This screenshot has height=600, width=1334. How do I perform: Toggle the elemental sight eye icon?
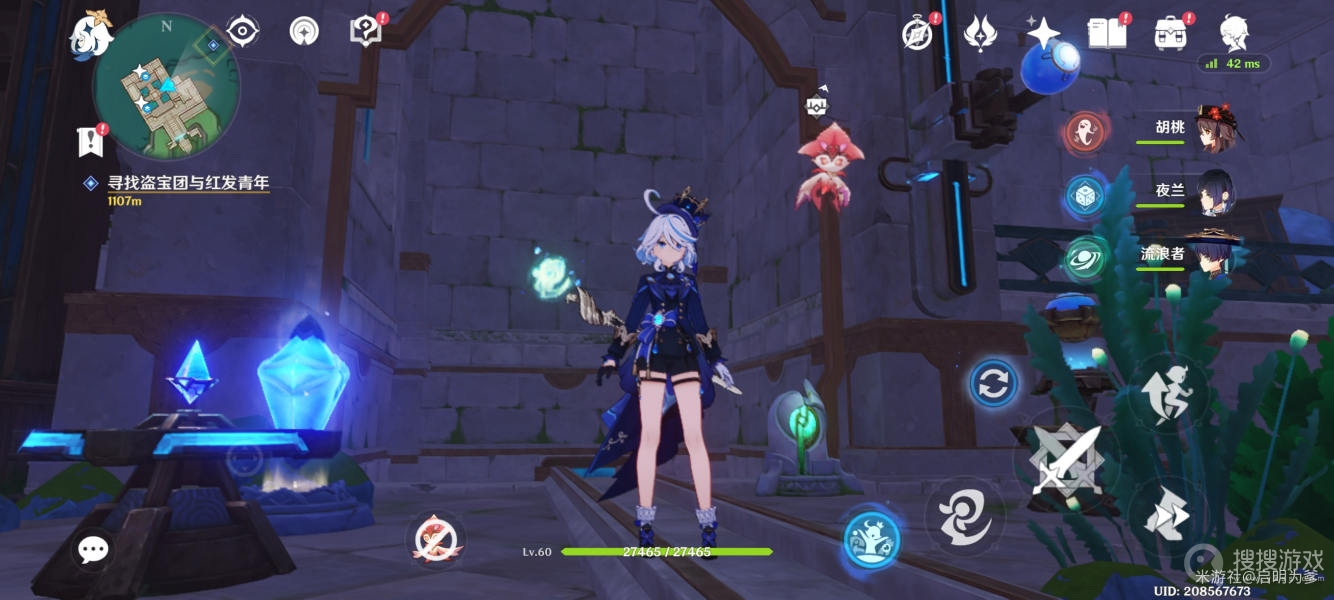(243, 32)
